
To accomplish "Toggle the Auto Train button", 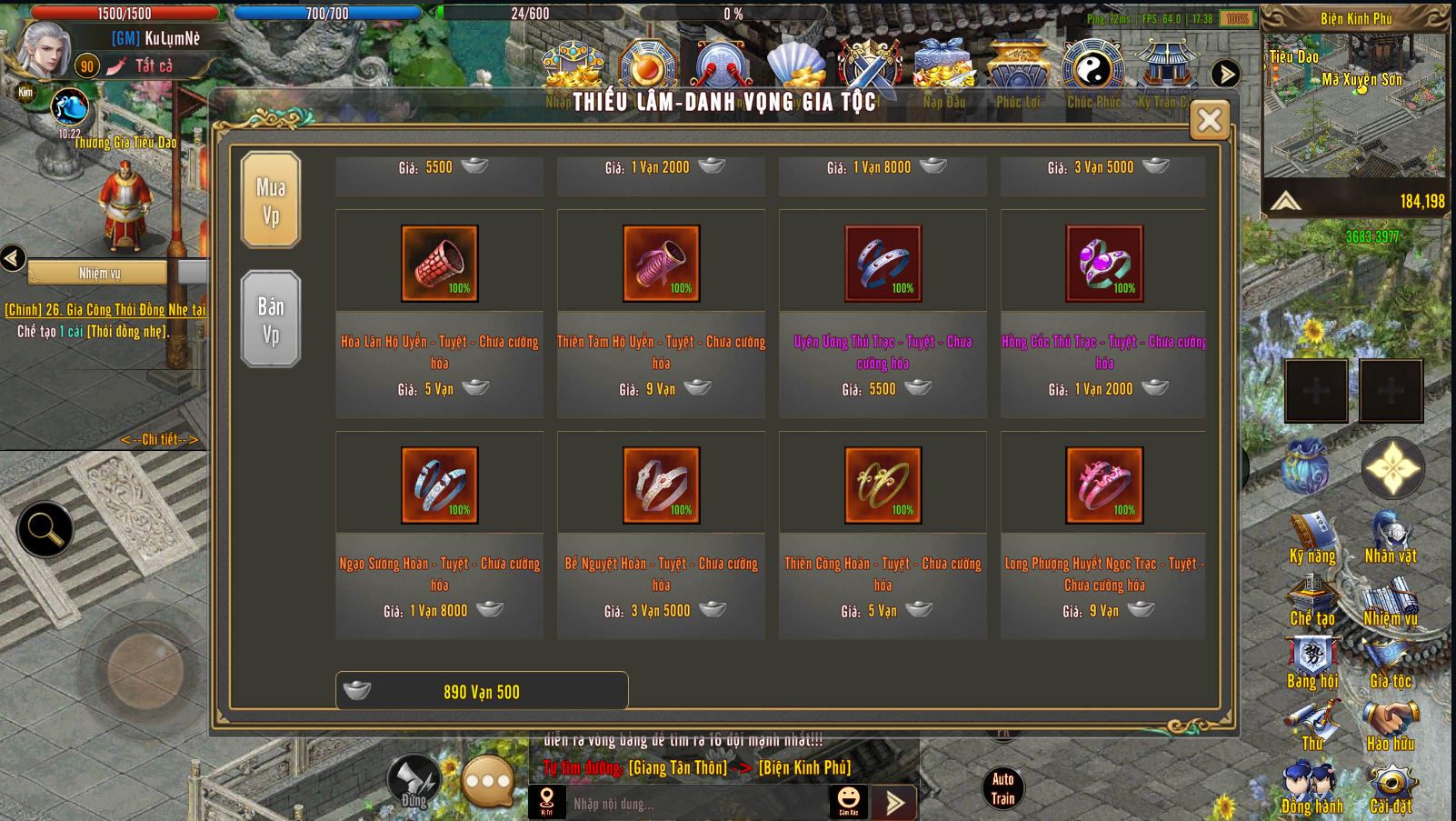I will pyautogui.click(x=1002, y=788).
